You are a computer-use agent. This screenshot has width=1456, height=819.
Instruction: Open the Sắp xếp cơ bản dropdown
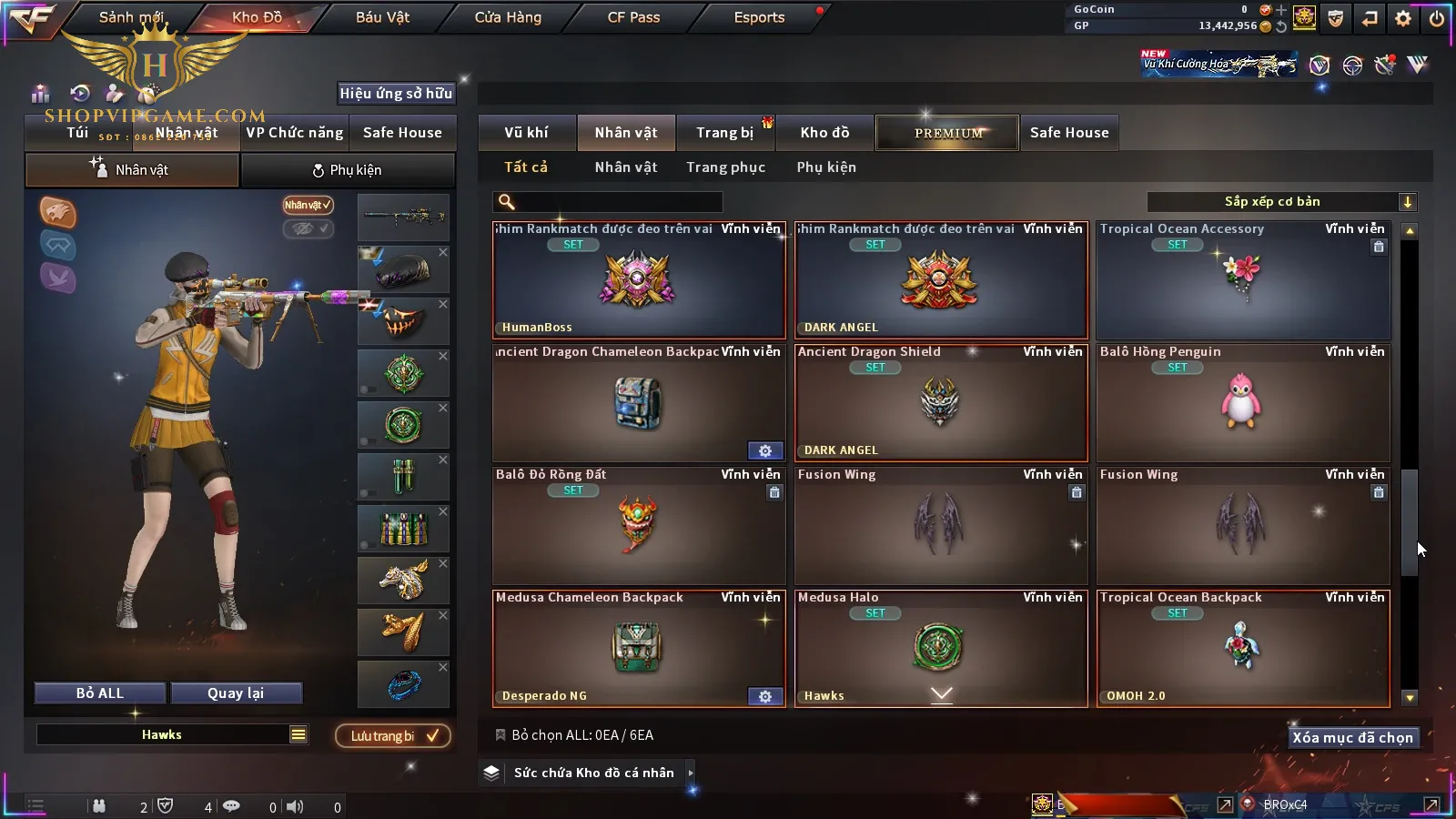click(1281, 202)
